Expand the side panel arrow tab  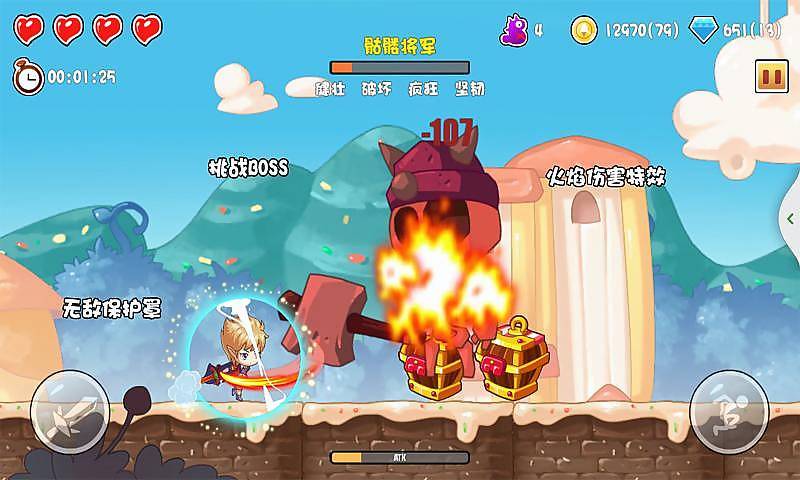pyautogui.click(x=793, y=216)
